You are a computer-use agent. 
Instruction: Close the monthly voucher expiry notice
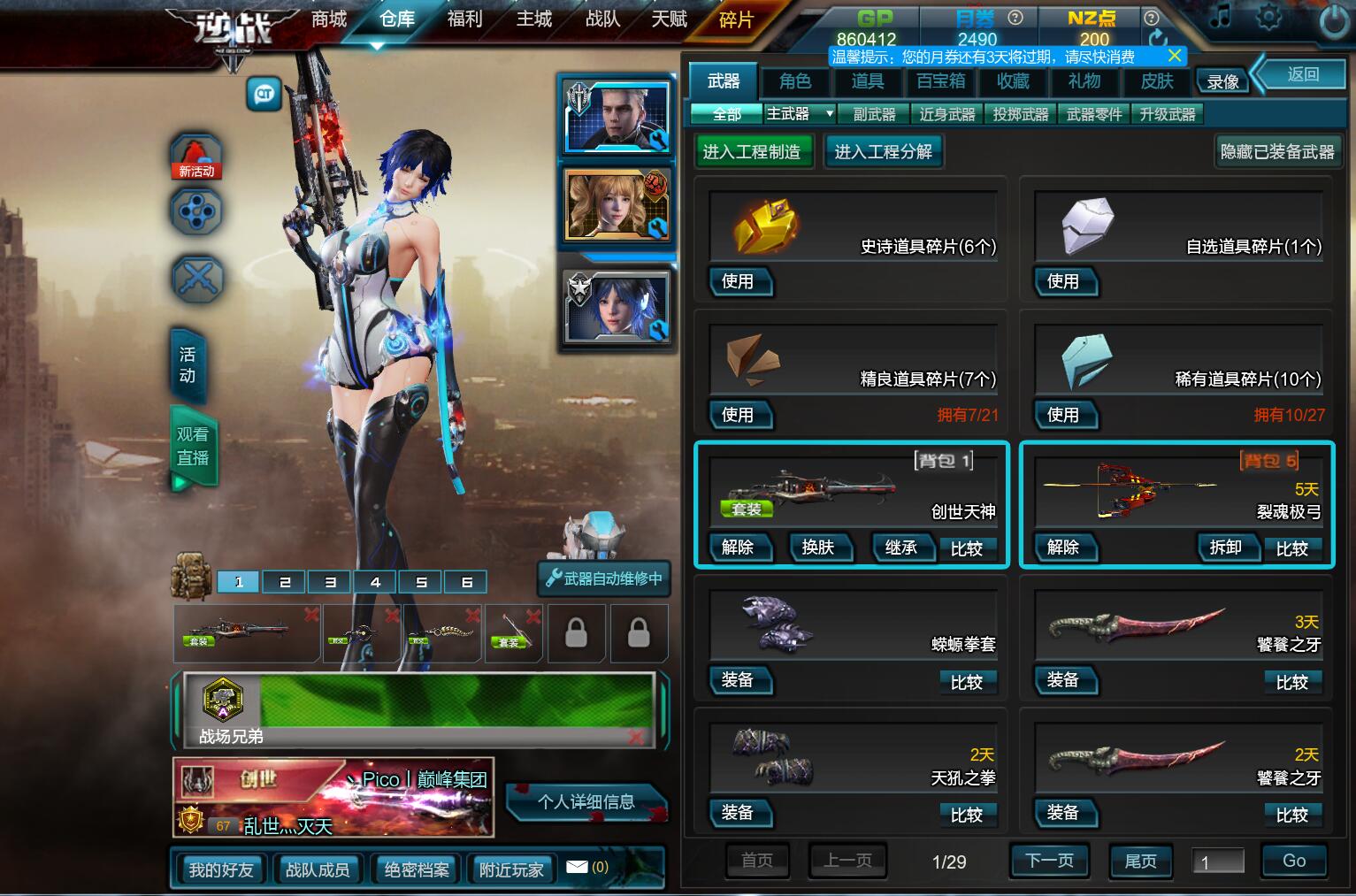click(x=1175, y=56)
